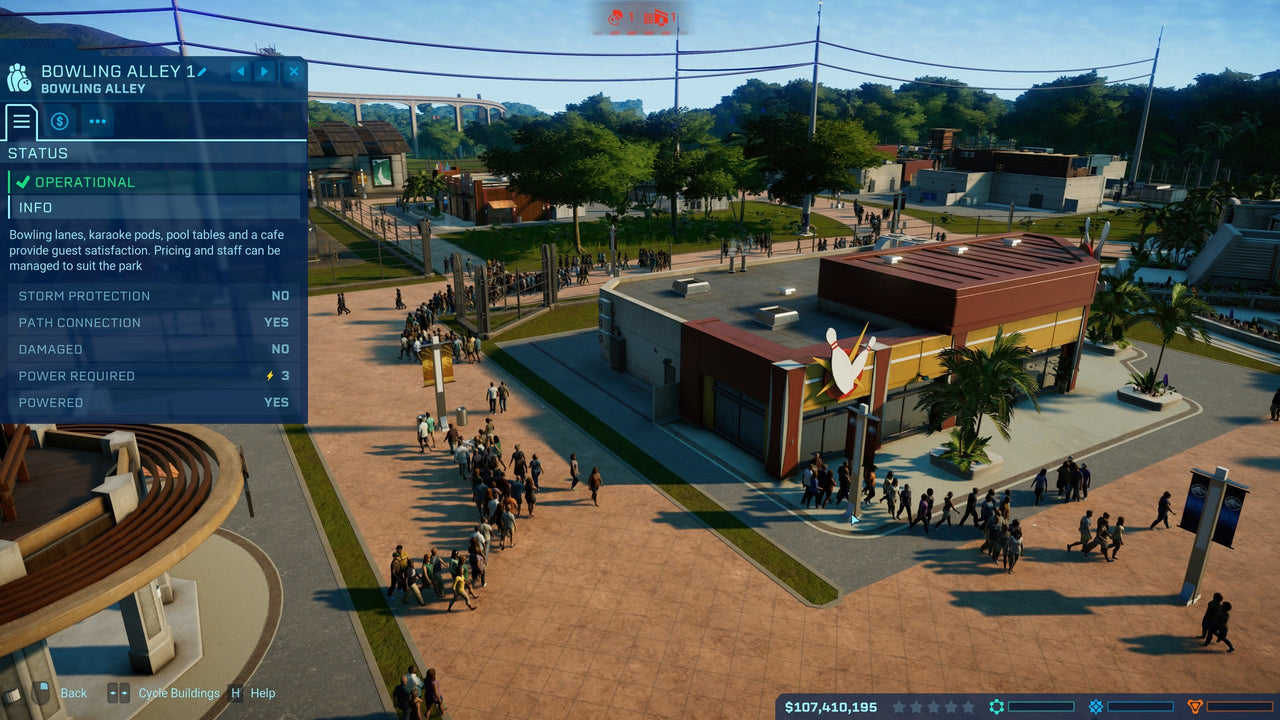Click the orange security icon in the bottom bar
The width and height of the screenshot is (1280, 720).
pyautogui.click(x=1195, y=705)
